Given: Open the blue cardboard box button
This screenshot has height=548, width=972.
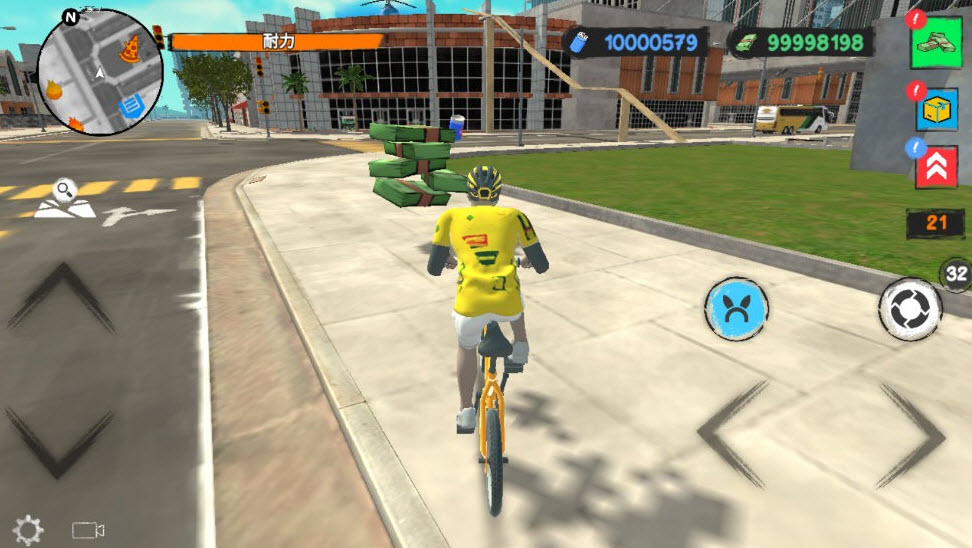Looking at the screenshot, I should click(936, 110).
